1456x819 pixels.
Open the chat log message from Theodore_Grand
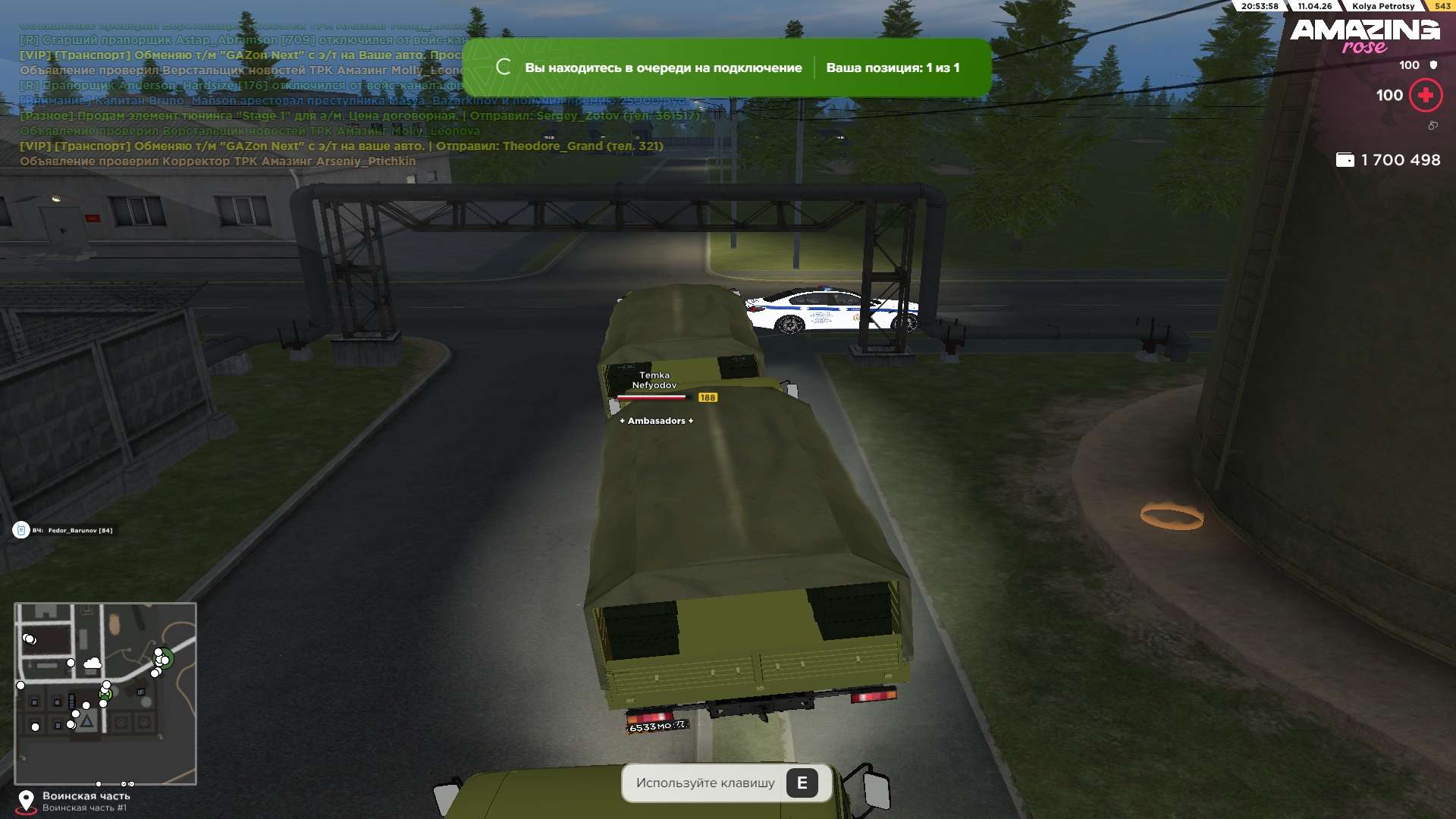click(x=341, y=146)
